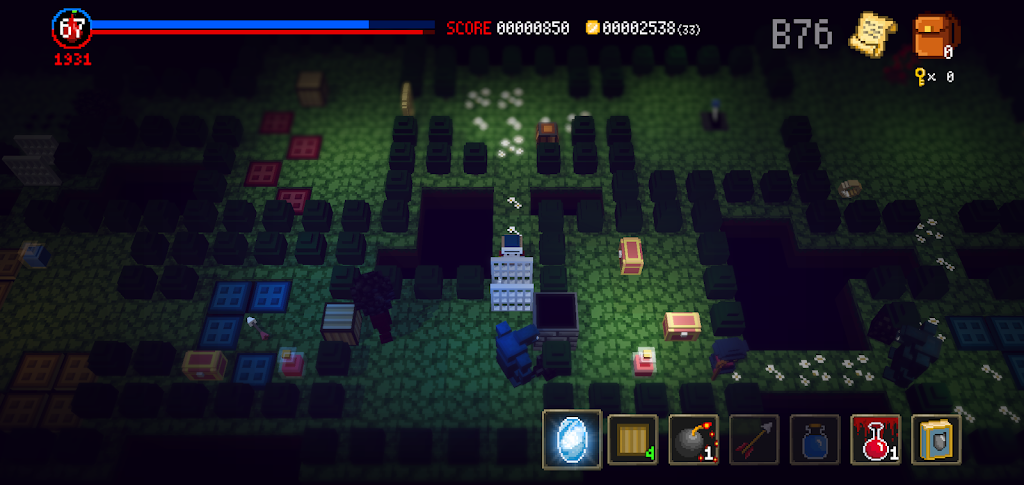Choose the bomb item in the hotbar
Image resolution: width=1024 pixels, height=485 pixels.
coord(694,439)
